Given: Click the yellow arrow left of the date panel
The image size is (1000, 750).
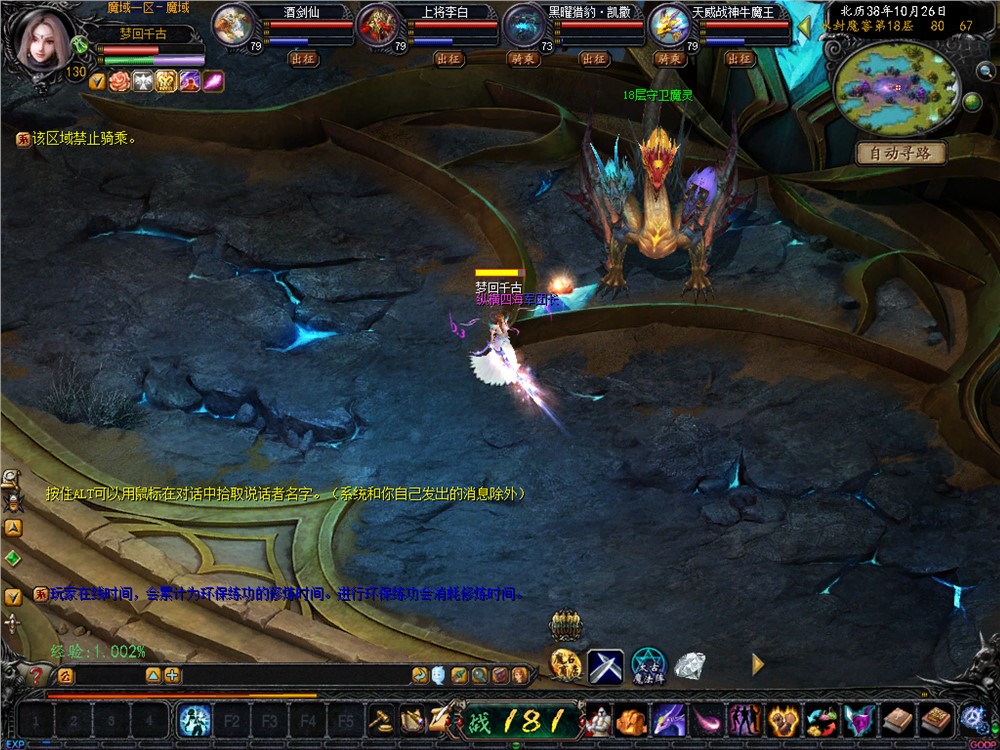Looking at the screenshot, I should (x=803, y=25).
